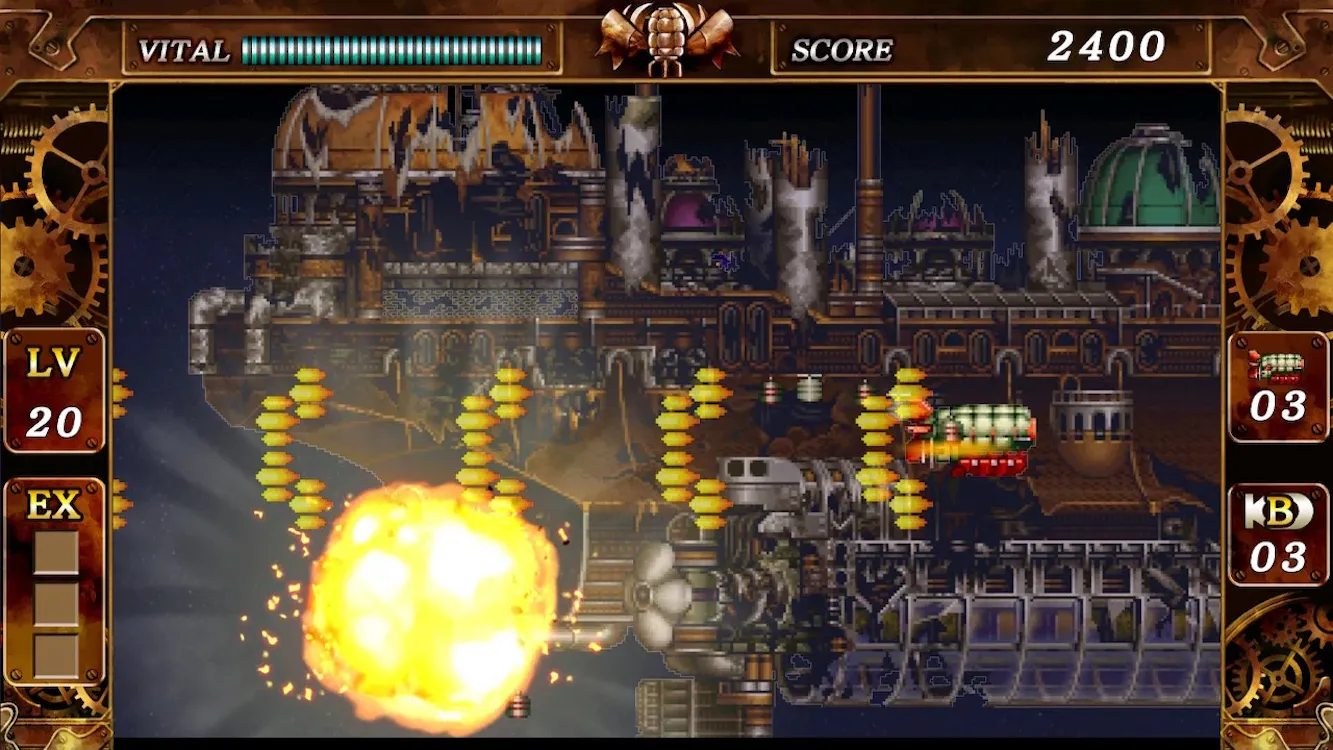
Task: Click the LV level panel
Action: click(54, 391)
